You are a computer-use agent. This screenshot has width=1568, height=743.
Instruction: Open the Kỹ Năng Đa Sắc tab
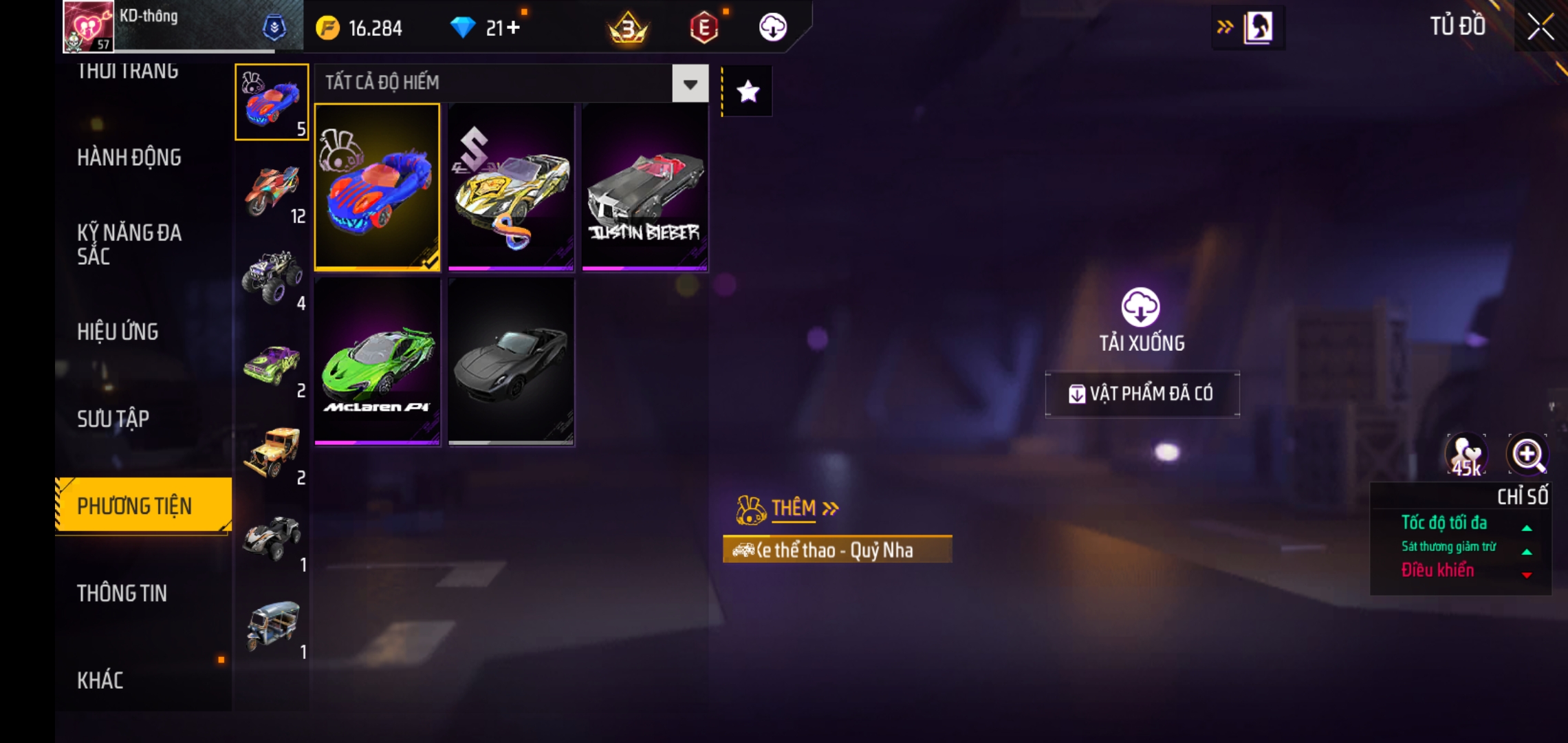pyautogui.click(x=129, y=244)
